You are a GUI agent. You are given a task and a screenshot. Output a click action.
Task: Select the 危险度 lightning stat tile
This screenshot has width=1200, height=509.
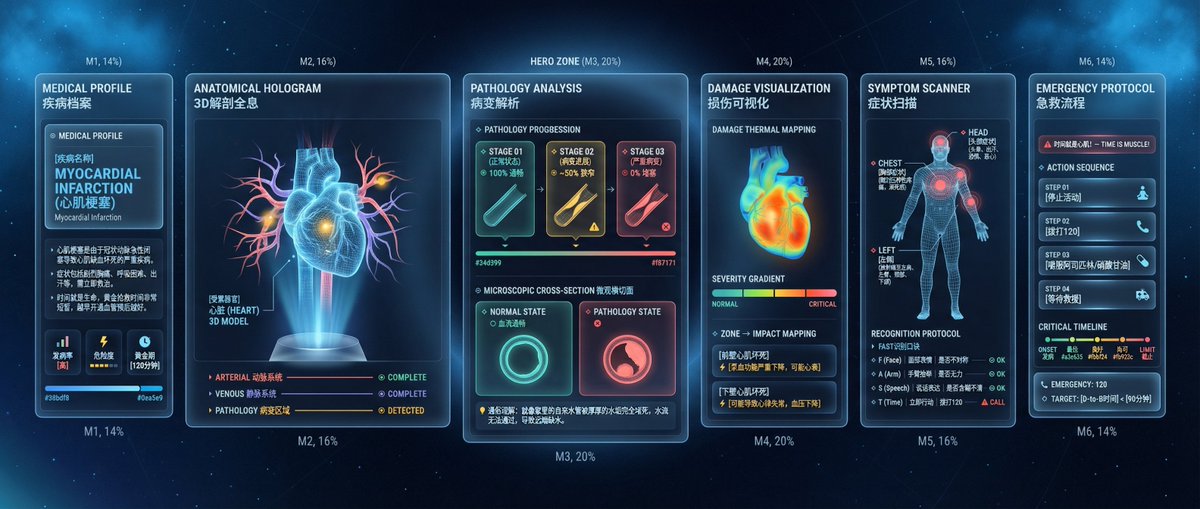click(x=105, y=351)
